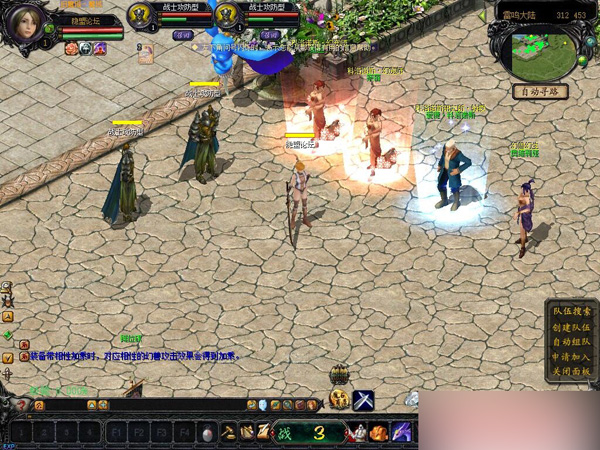Close the team panel with 关闭面板
Image resolution: width=600 pixels, height=450 pixels.
pos(572,371)
